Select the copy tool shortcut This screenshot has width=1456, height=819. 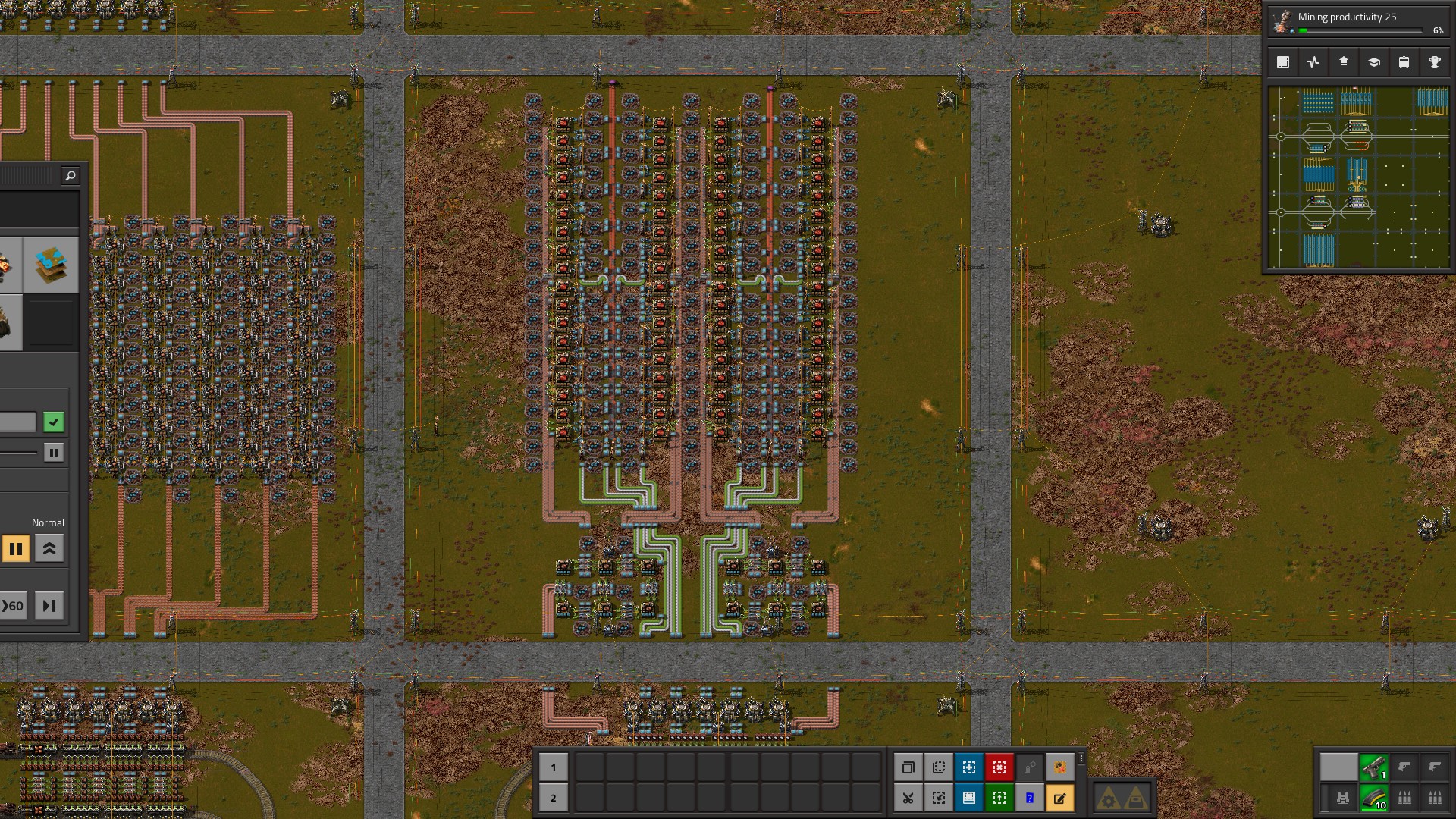click(909, 767)
